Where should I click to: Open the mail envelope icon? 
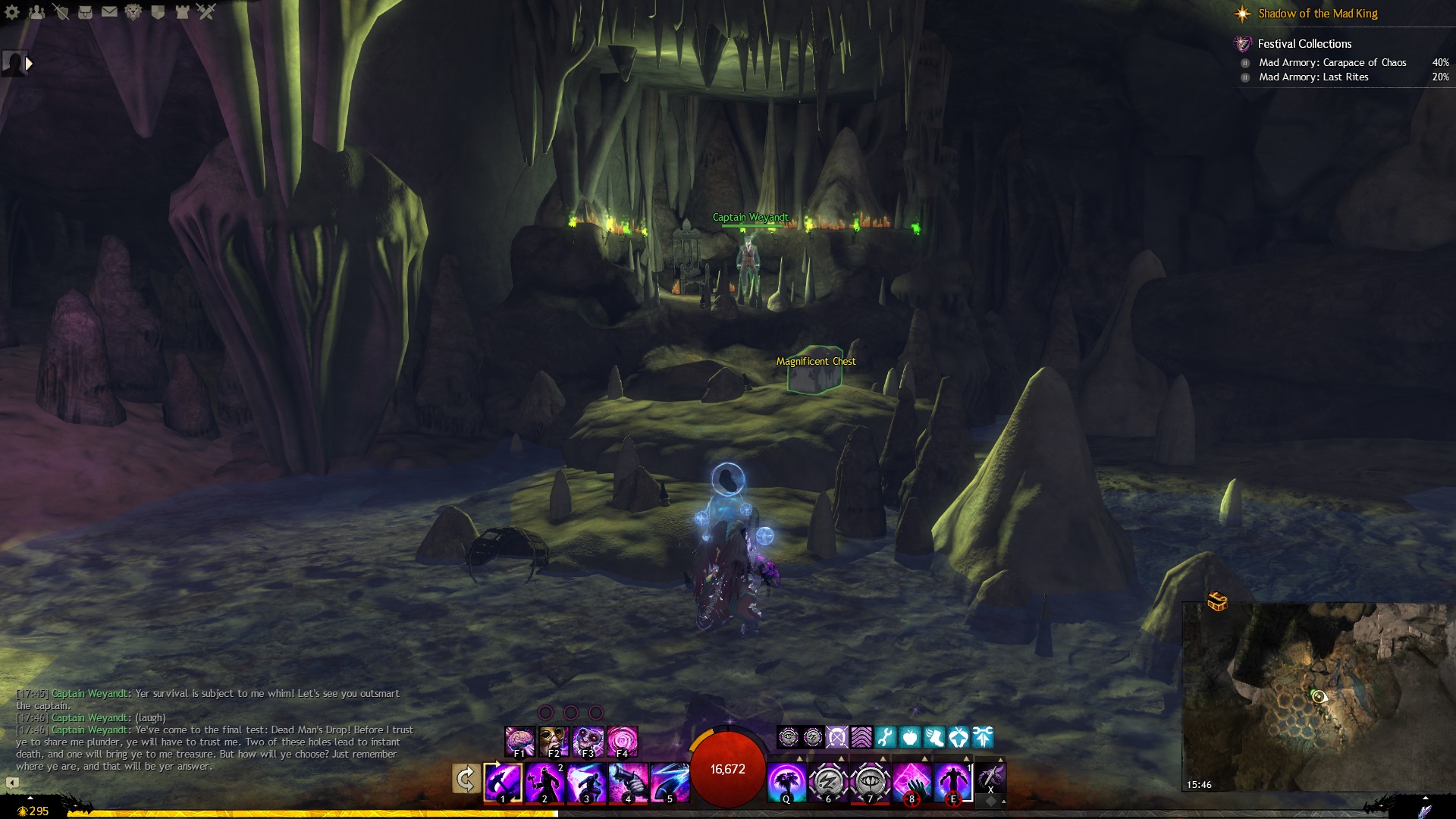[109, 12]
